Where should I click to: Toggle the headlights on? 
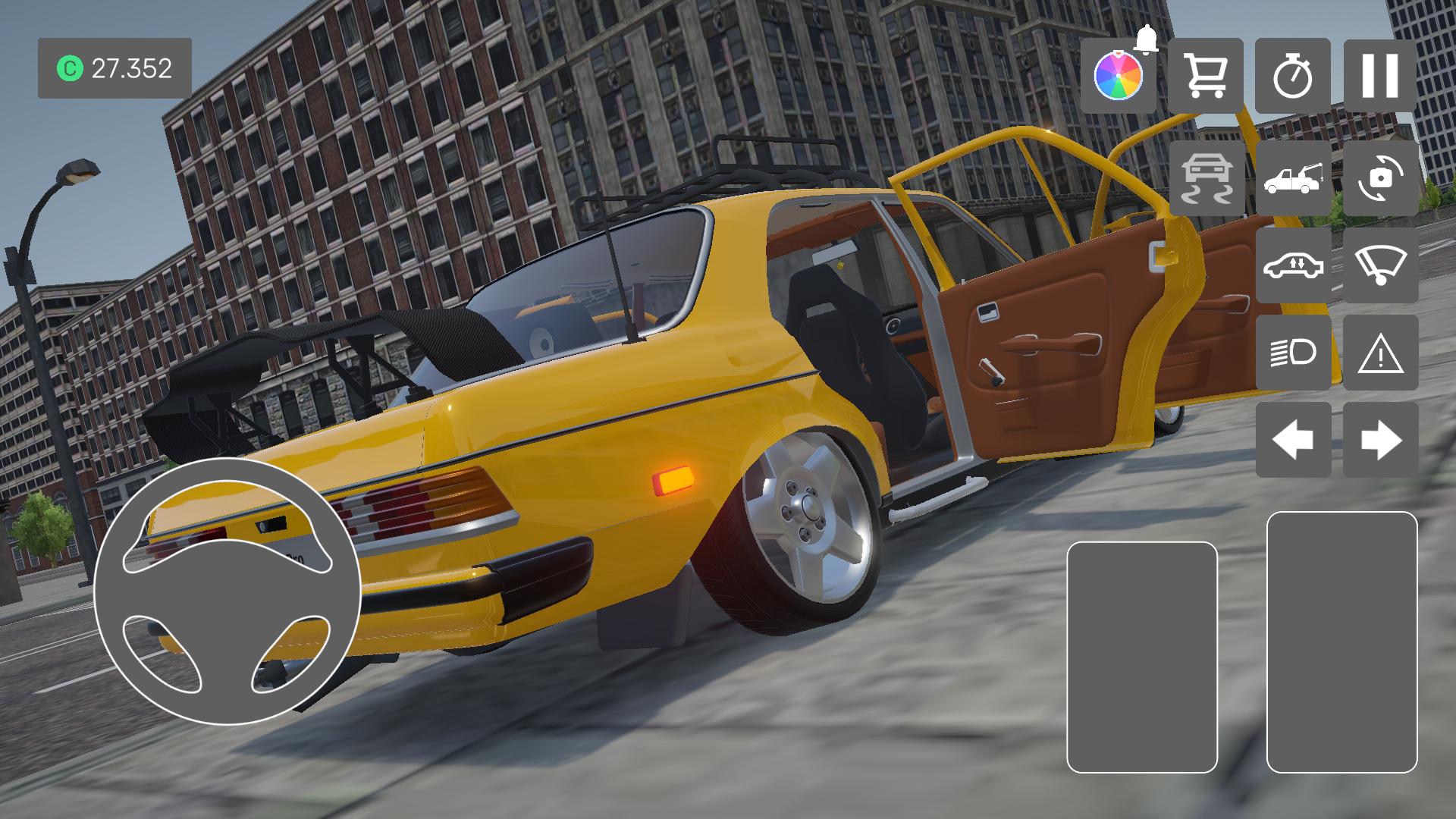(1296, 353)
